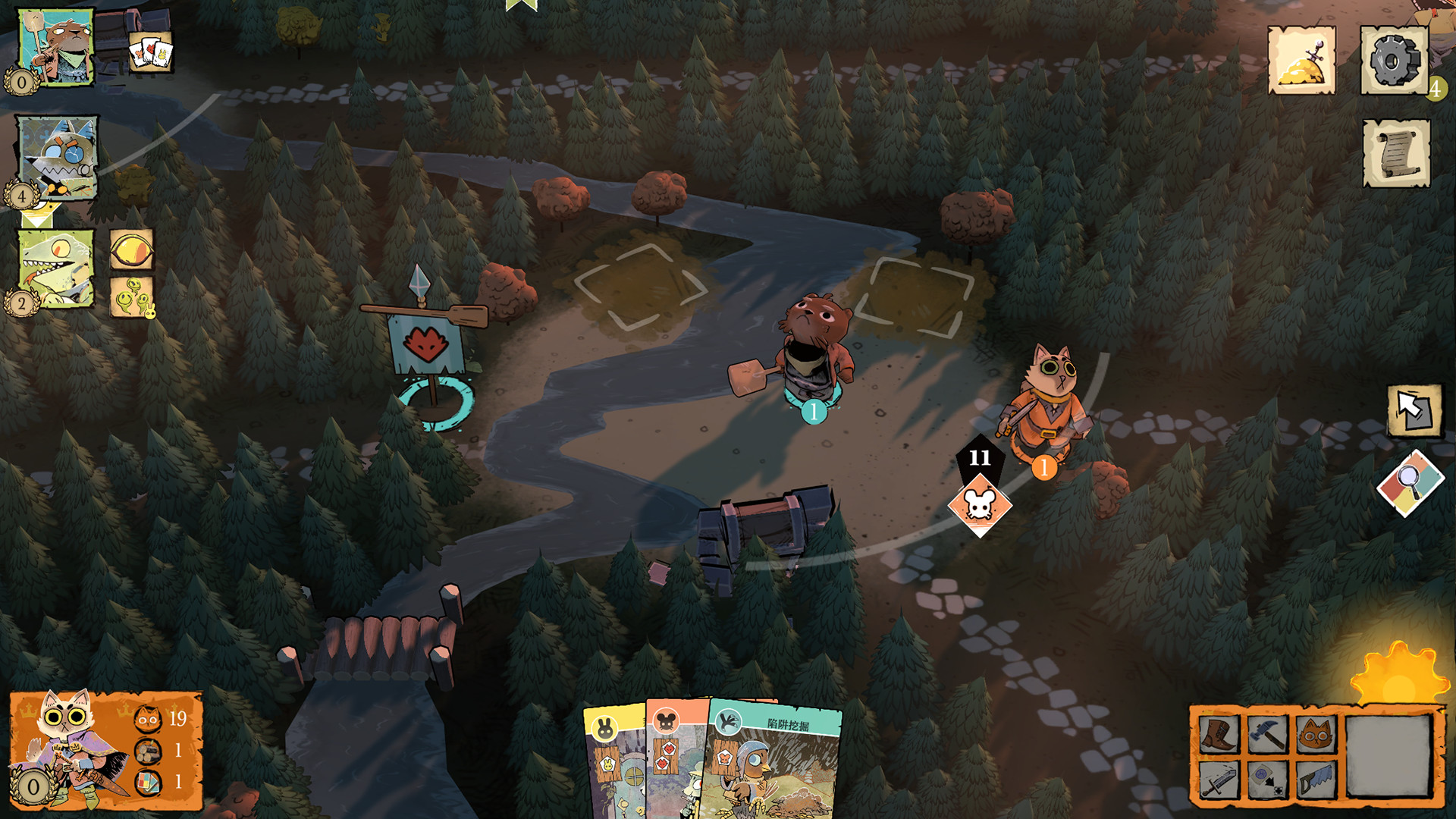Select the beaver player portrait
This screenshot has height=819, width=1456.
pos(55,47)
